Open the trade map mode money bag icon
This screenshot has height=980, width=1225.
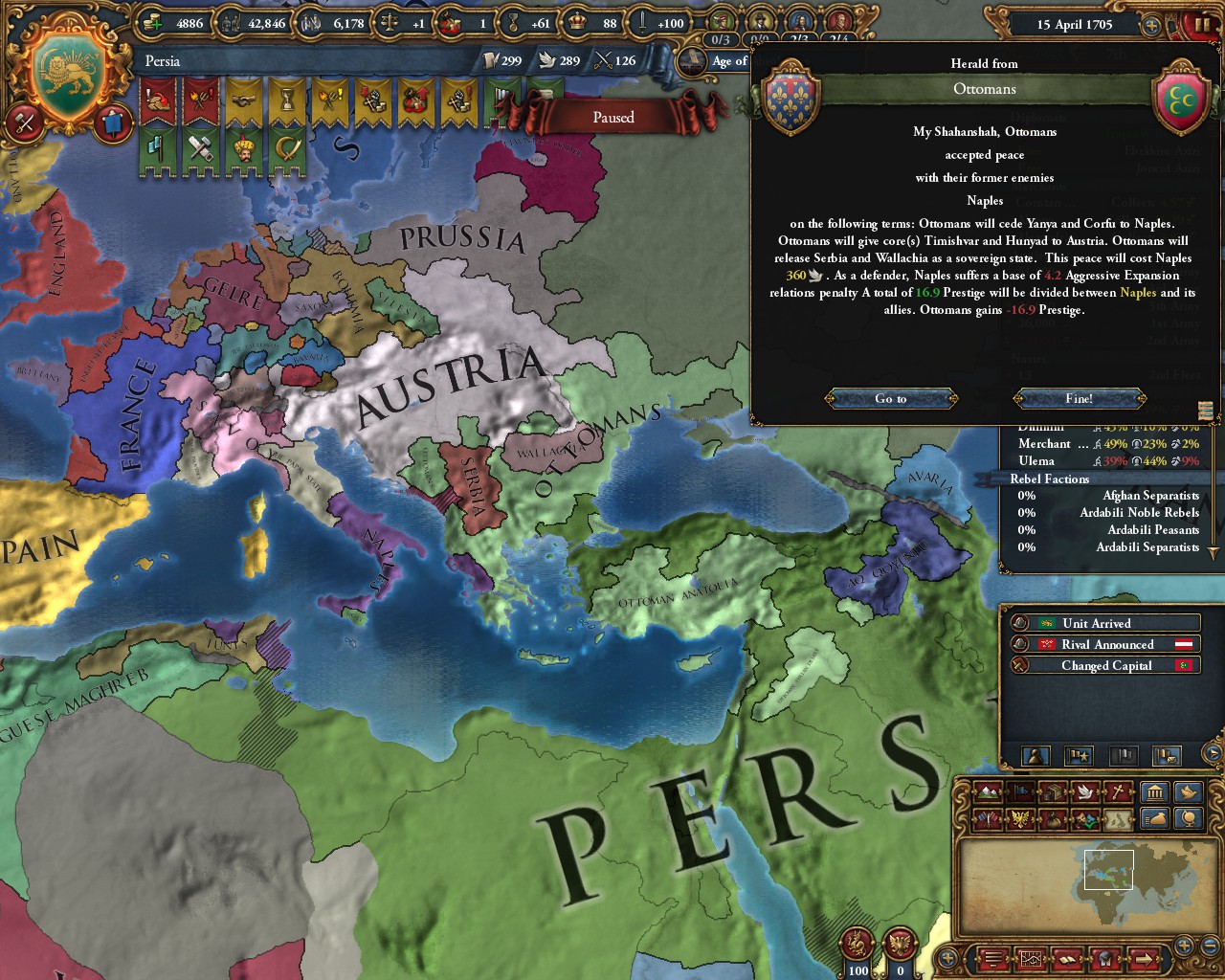point(1053,820)
